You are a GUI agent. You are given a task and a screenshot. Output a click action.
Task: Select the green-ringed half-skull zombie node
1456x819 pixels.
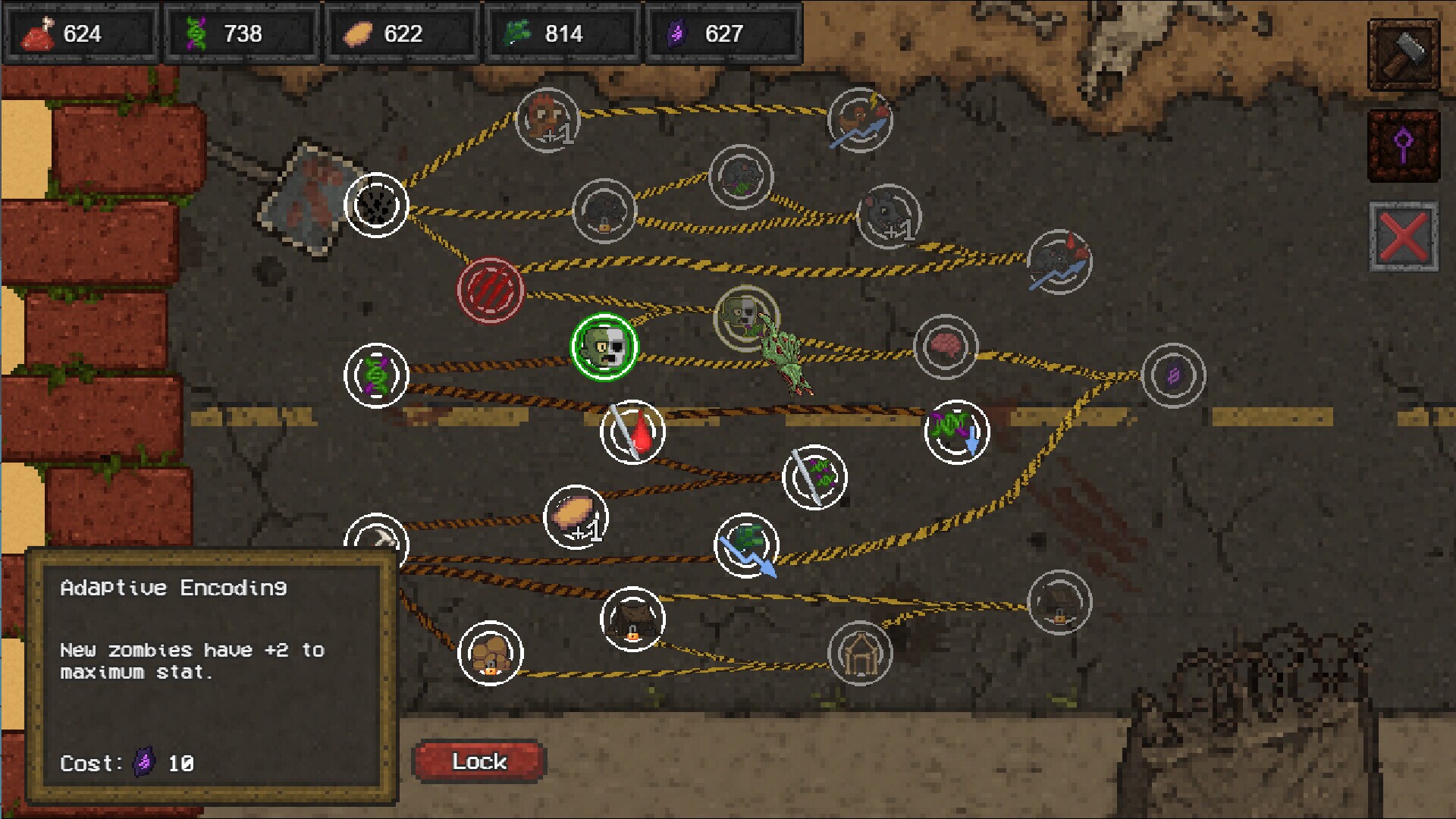604,347
